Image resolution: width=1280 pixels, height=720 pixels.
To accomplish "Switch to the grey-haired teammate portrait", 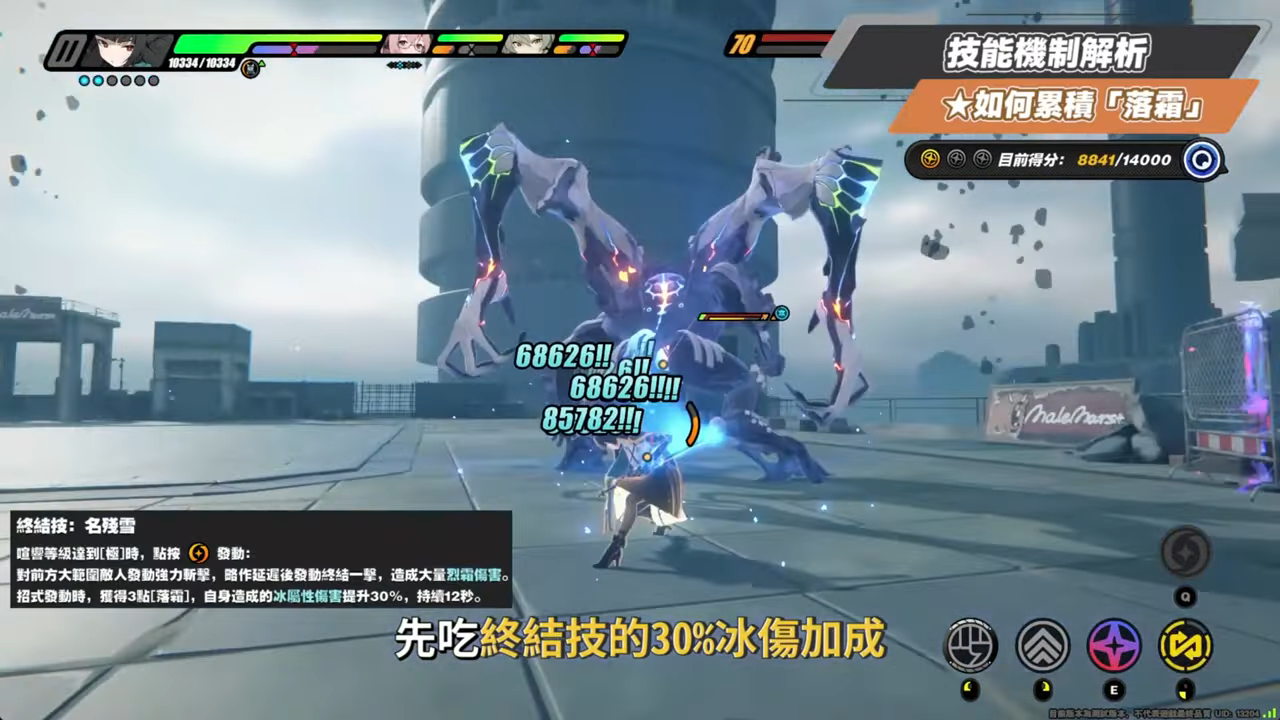I will click(529, 44).
